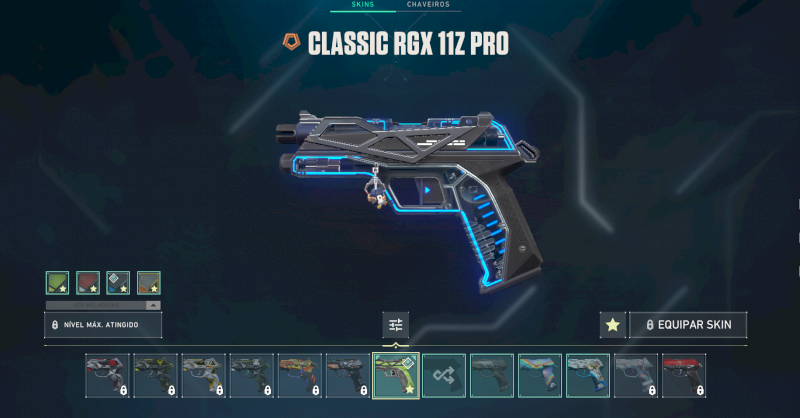Screen dimensions: 800x418
Task: Select the orange-yellow color variant swatch
Action: click(x=148, y=283)
